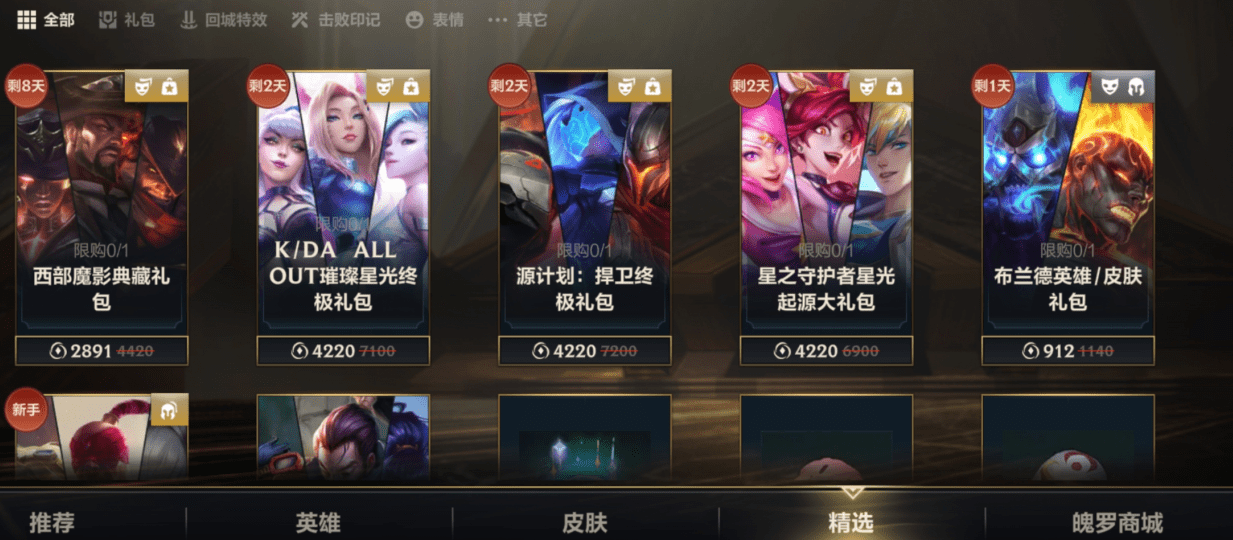Screen dimensions: 1233x540
Task: Select the 精选 shop section
Action: point(851,522)
